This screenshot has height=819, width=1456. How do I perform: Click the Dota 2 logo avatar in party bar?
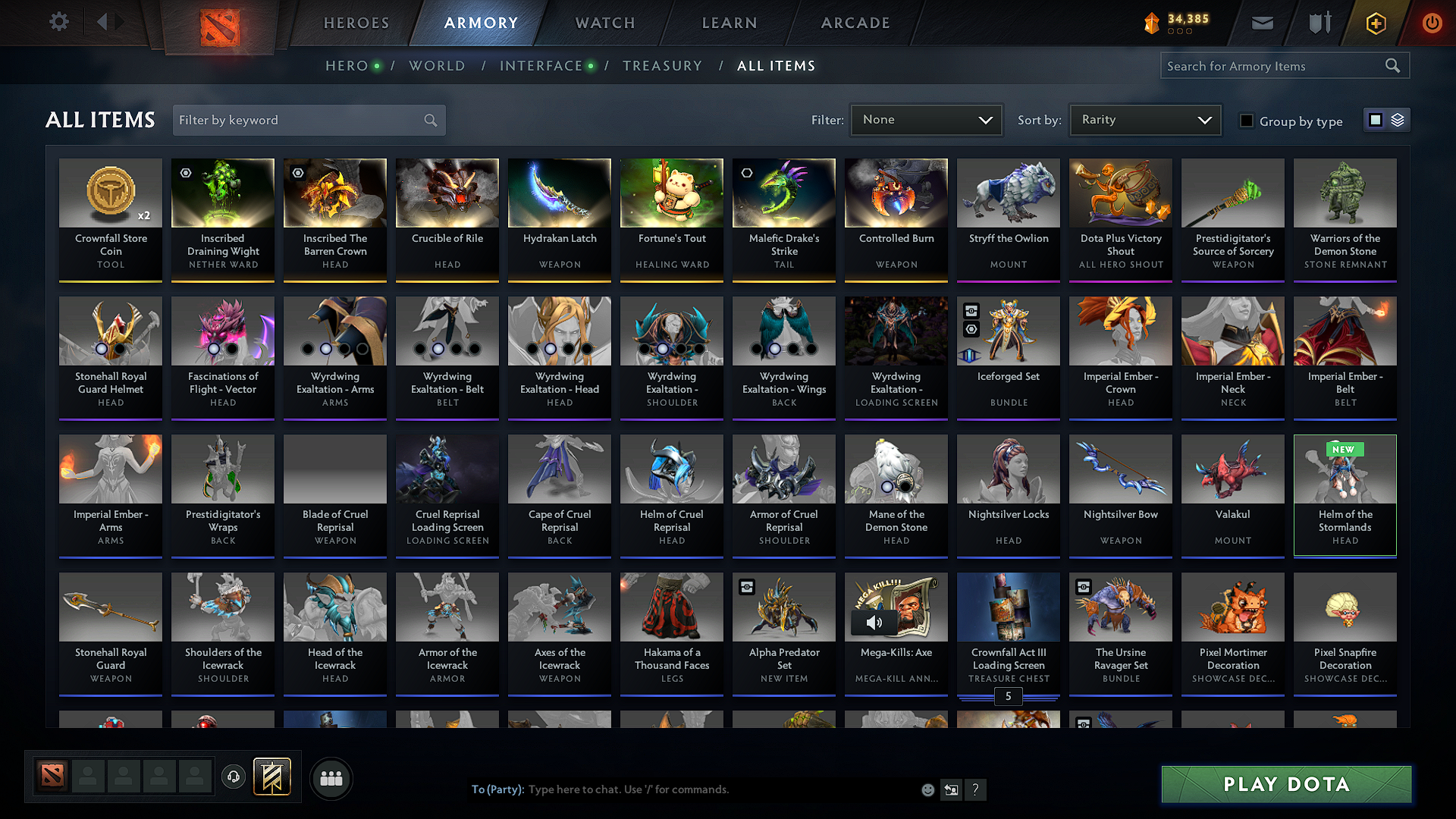(x=51, y=775)
